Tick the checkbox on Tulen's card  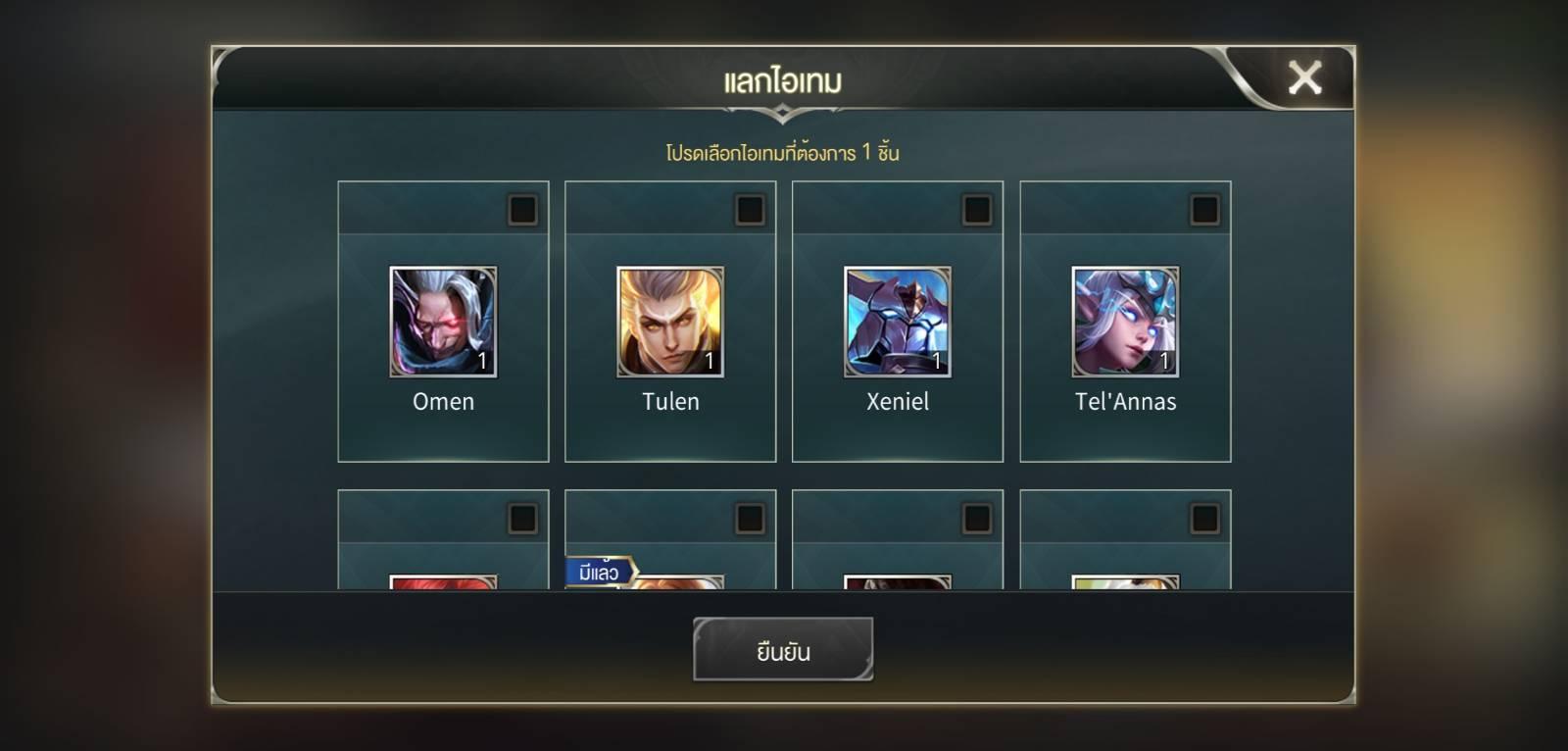[750, 210]
